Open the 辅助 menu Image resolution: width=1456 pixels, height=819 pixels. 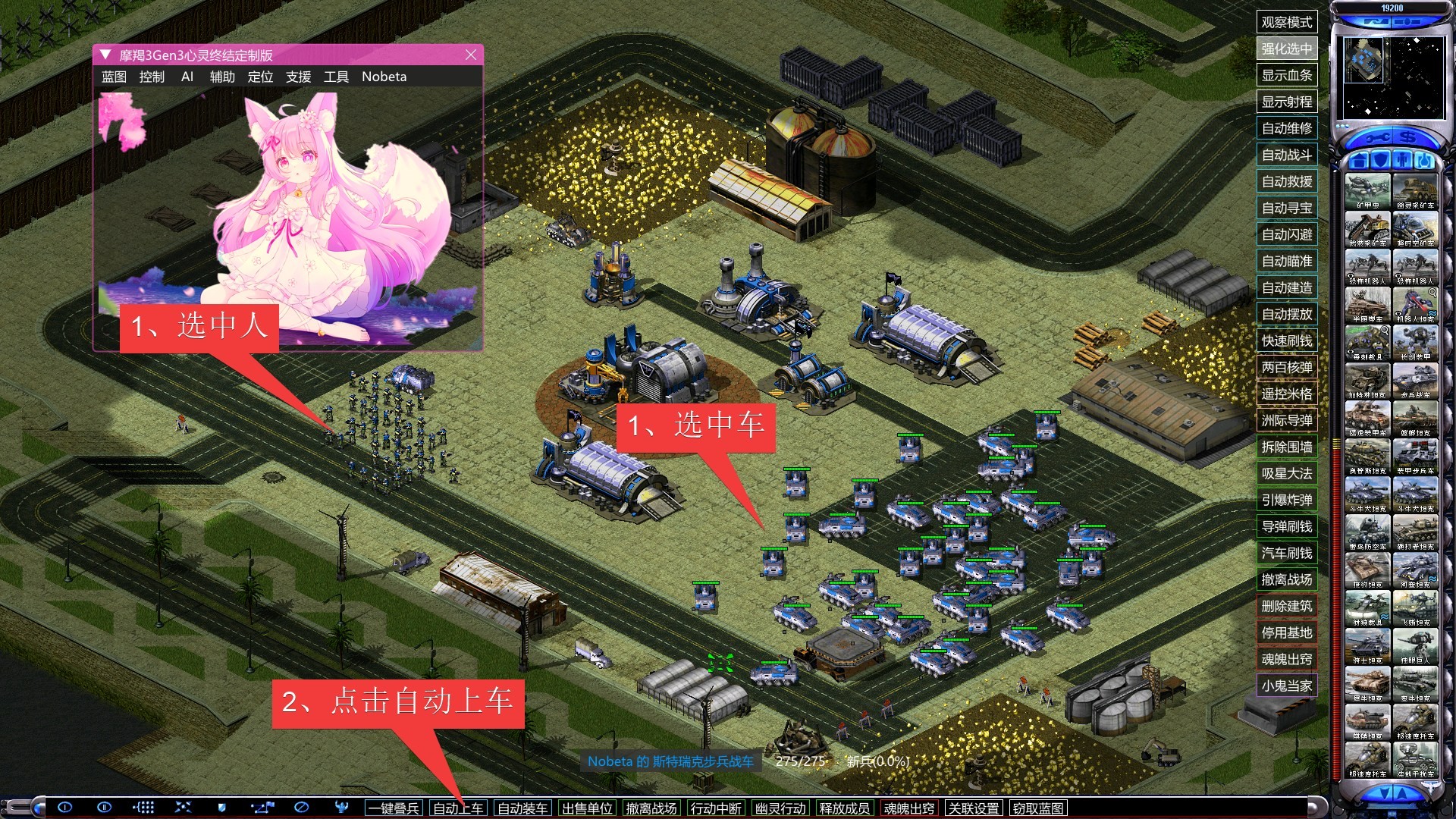click(x=222, y=77)
